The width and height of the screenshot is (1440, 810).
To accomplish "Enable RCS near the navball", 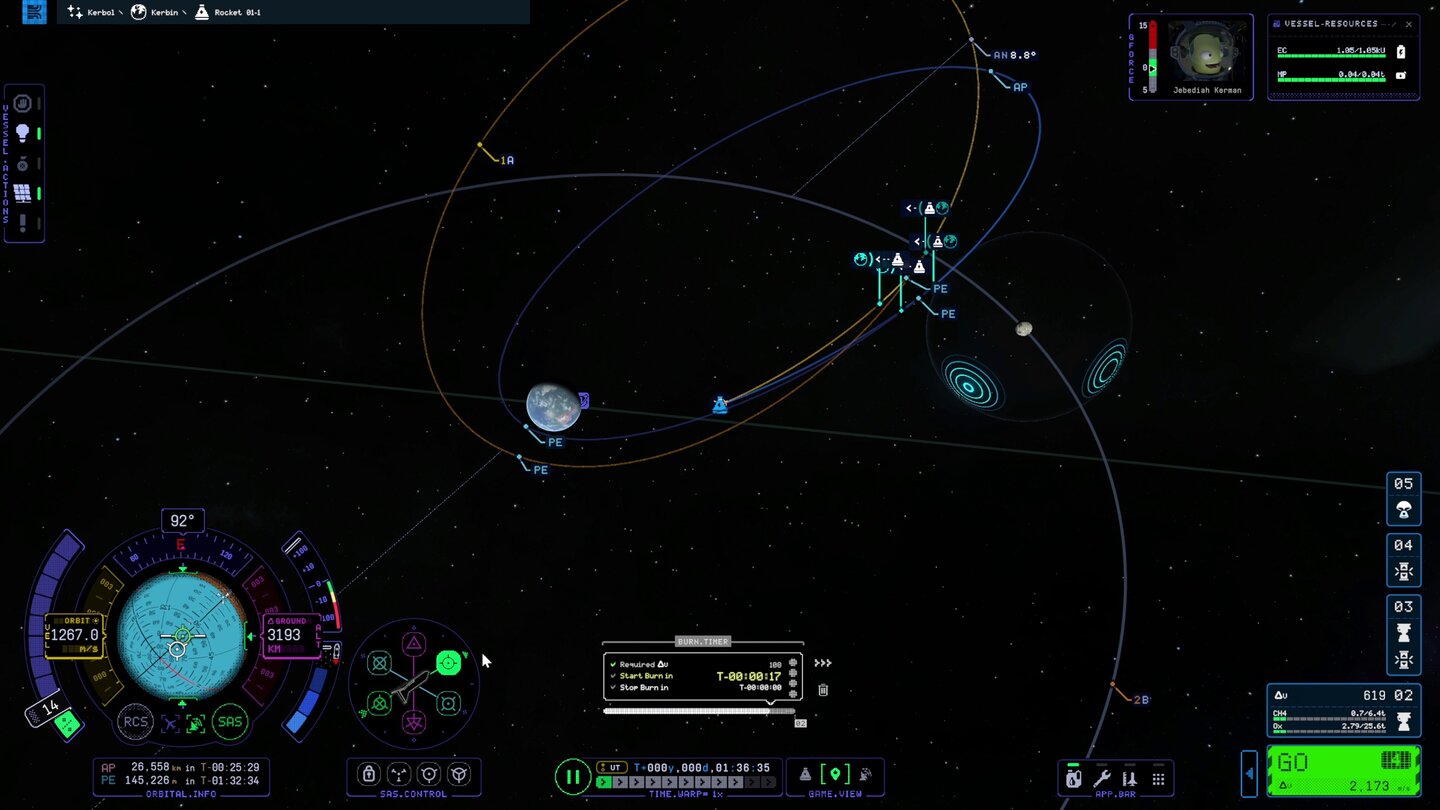I will [x=136, y=722].
